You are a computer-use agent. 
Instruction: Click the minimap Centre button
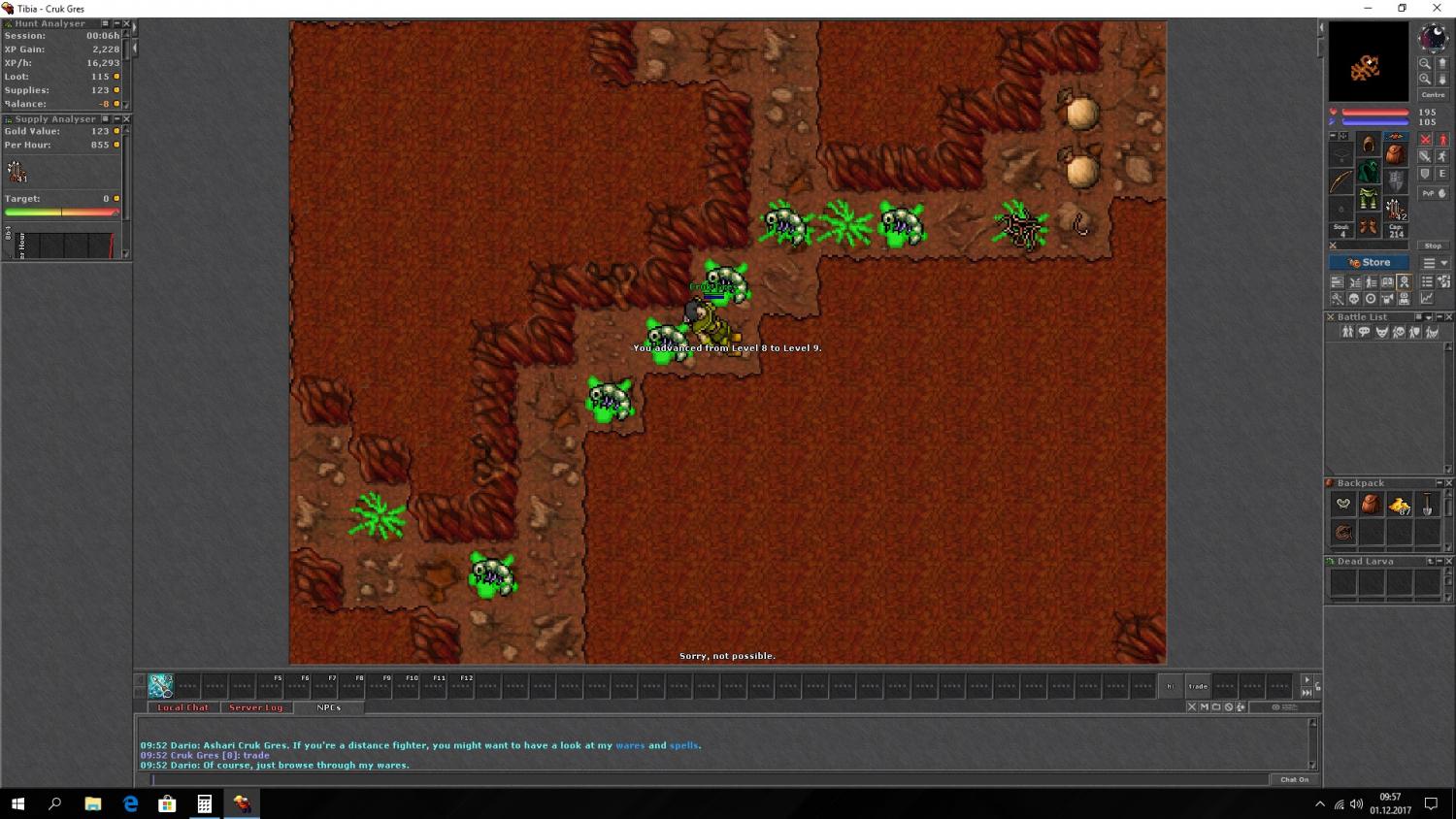tap(1433, 95)
